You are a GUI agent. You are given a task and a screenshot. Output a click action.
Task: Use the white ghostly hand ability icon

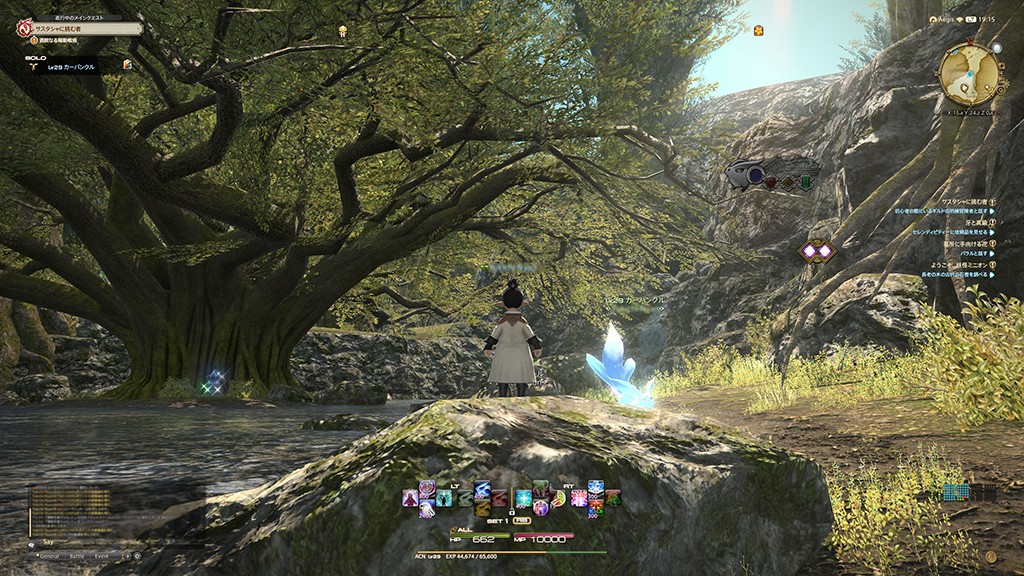coord(427,508)
